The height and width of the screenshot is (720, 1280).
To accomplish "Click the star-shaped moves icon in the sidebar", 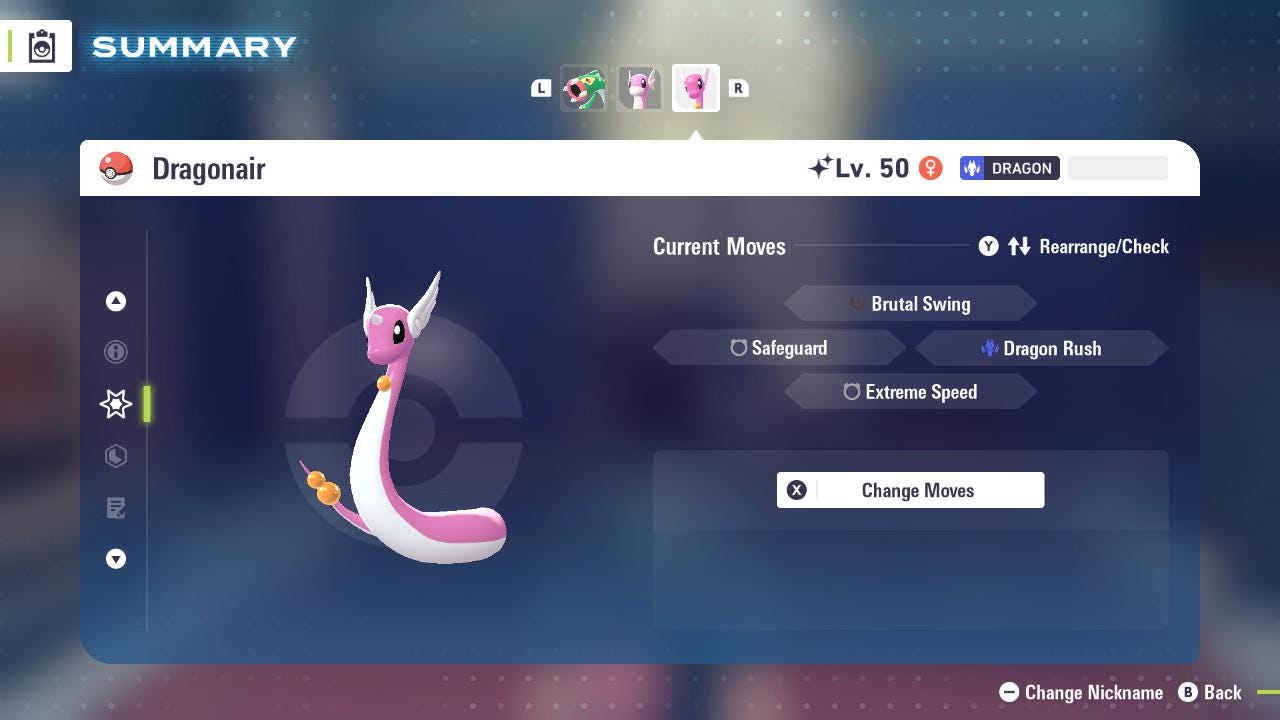I will tap(116, 404).
